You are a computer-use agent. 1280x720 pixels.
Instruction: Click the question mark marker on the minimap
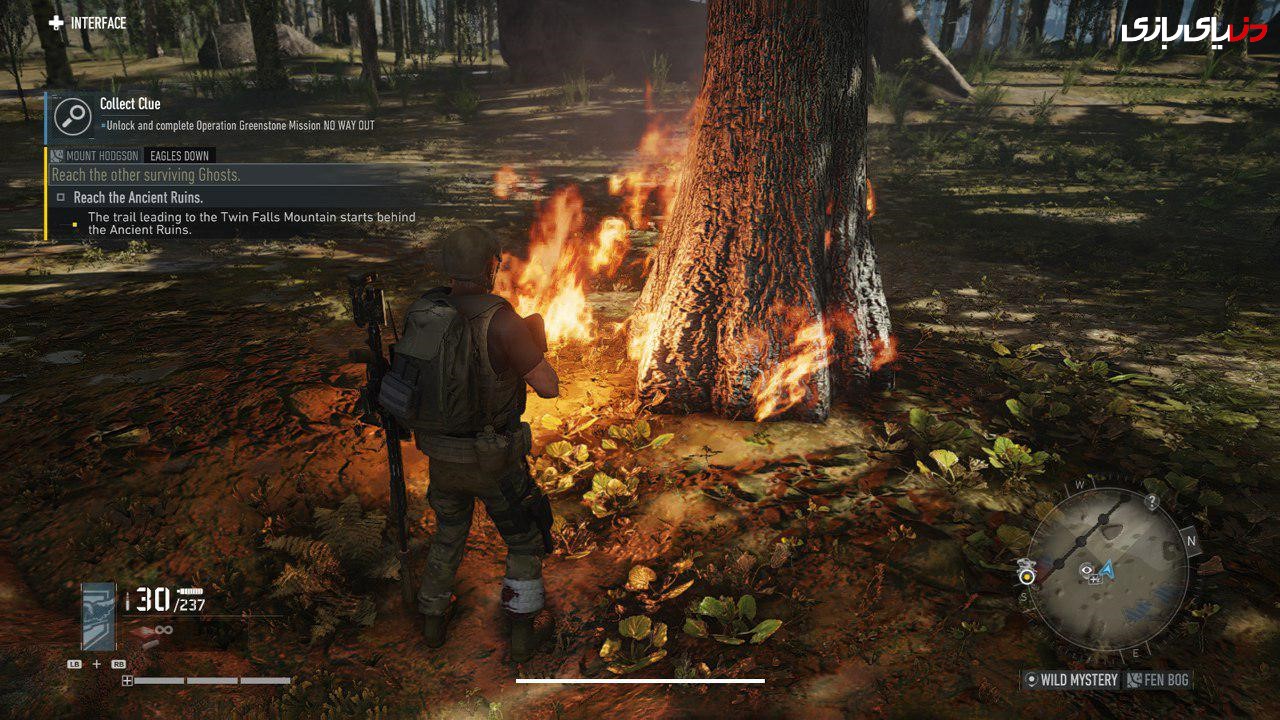1153,501
